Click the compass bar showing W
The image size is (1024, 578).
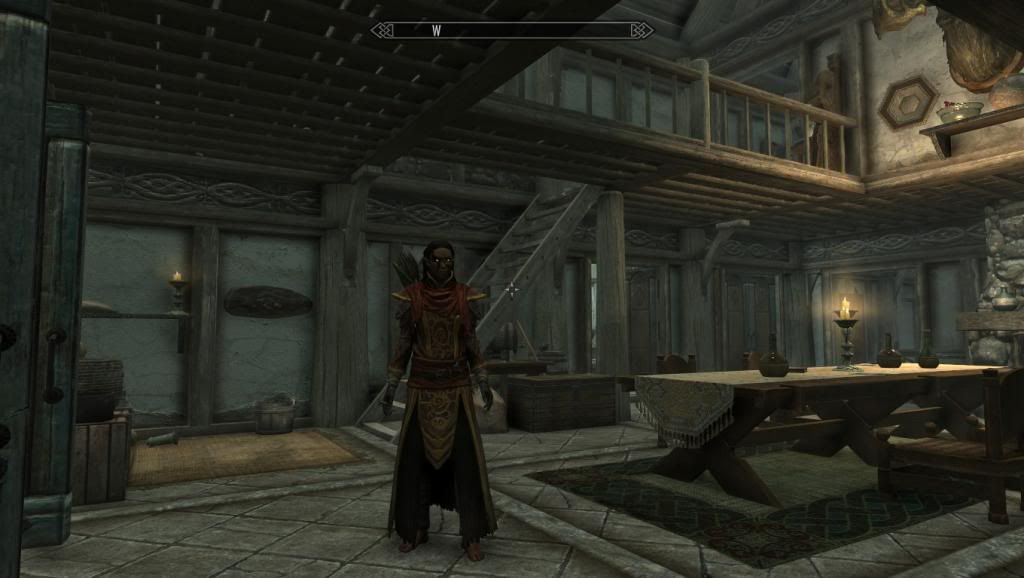pyautogui.click(x=512, y=30)
